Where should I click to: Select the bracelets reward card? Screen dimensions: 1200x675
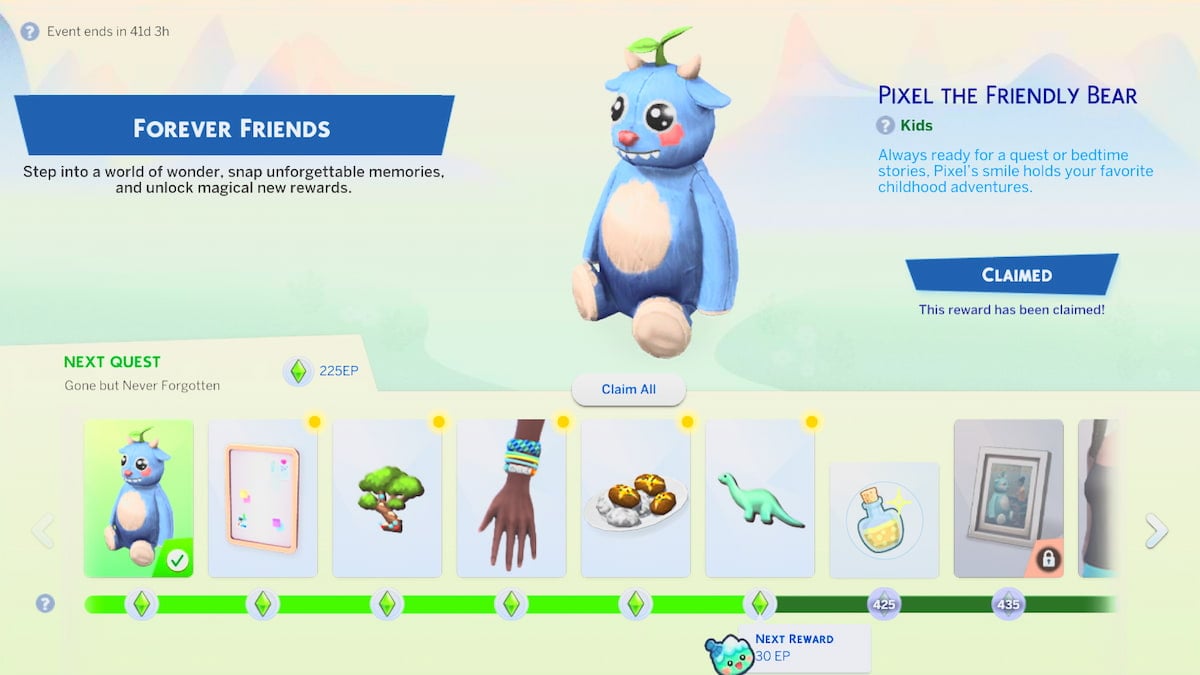click(x=512, y=498)
